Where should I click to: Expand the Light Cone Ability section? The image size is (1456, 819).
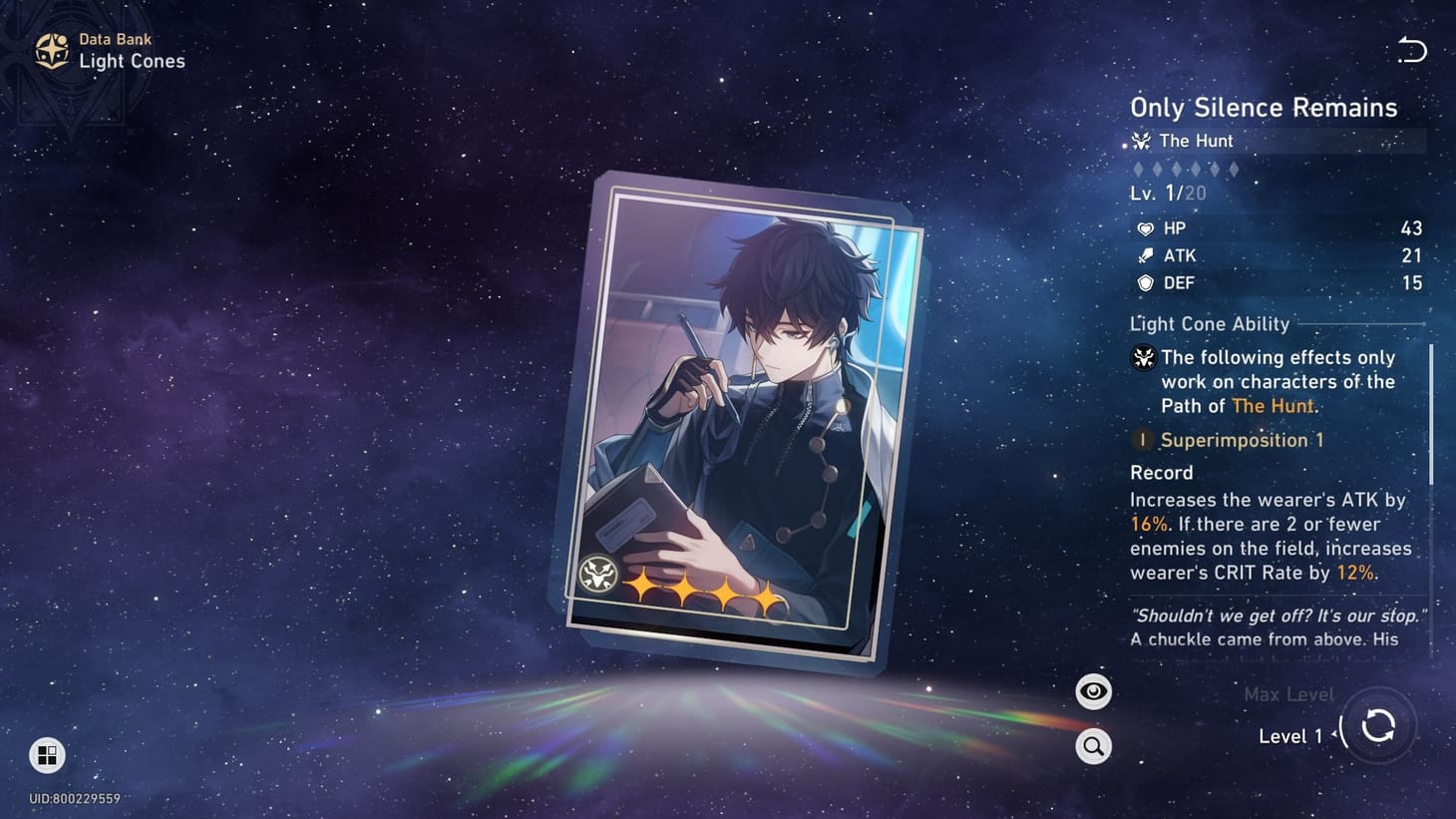[1209, 324]
